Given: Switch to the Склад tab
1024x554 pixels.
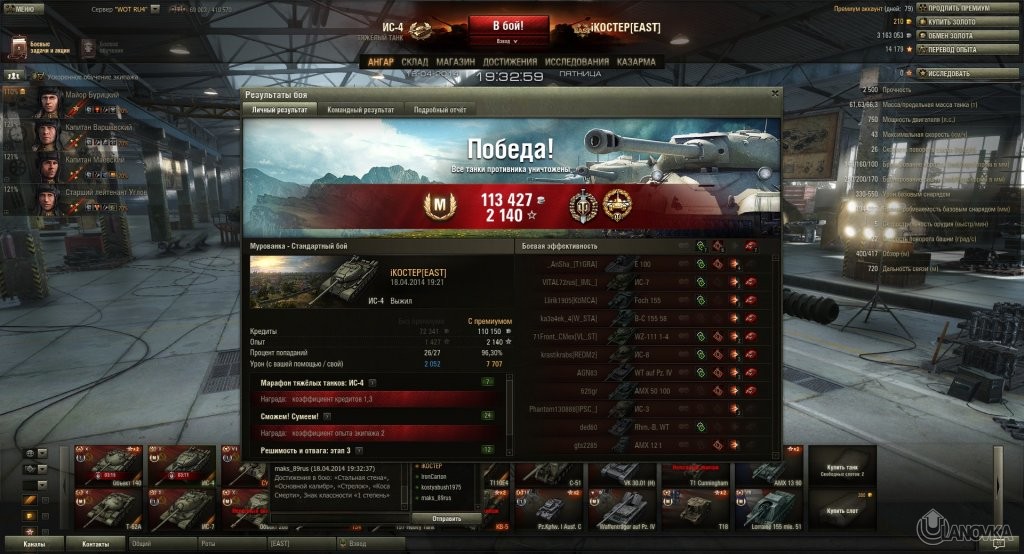Looking at the screenshot, I should click(414, 62).
